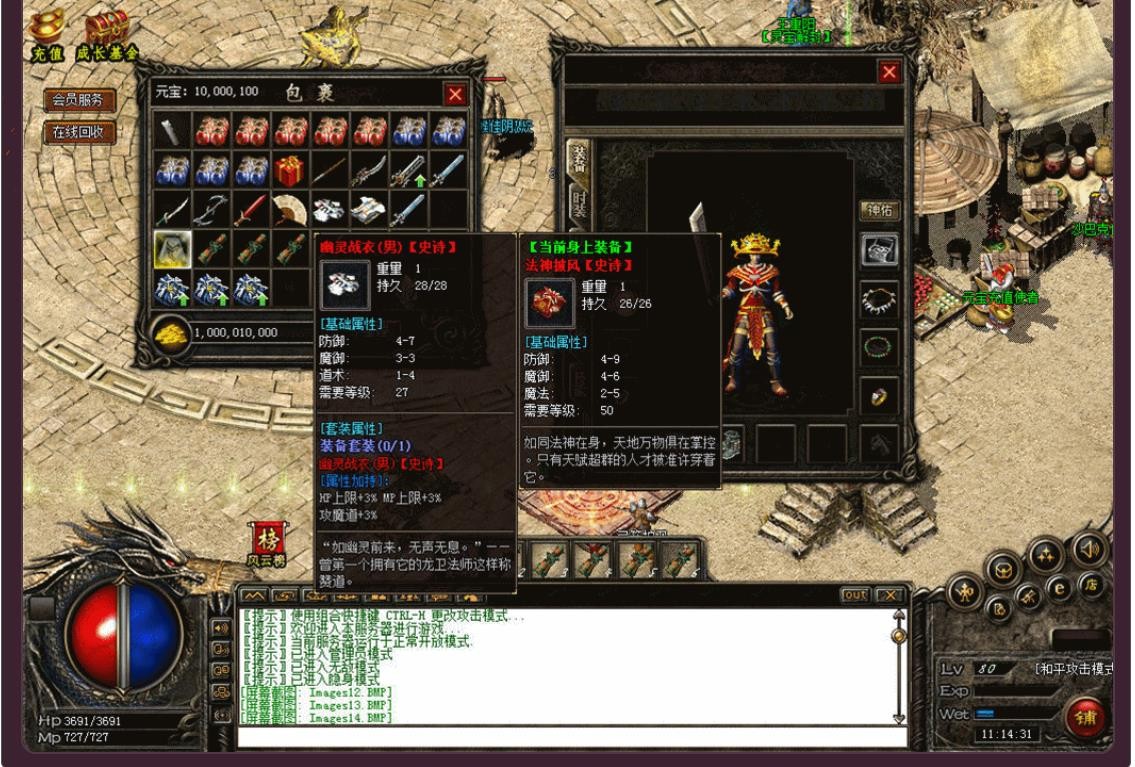1135x767 pixels.
Task: Switch to the 装备 equipment tab
Action: click(x=578, y=158)
